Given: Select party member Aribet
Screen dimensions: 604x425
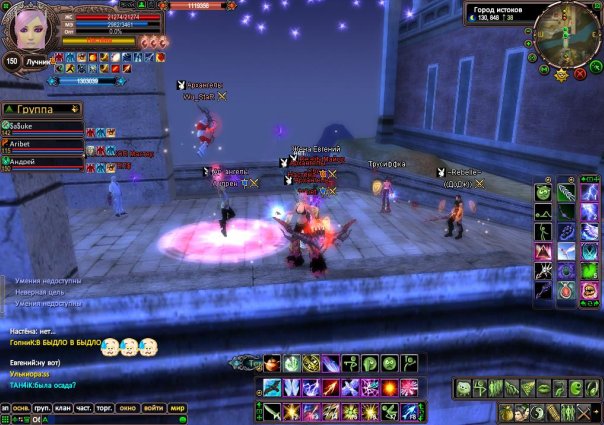Looking at the screenshot, I should (x=42, y=144).
